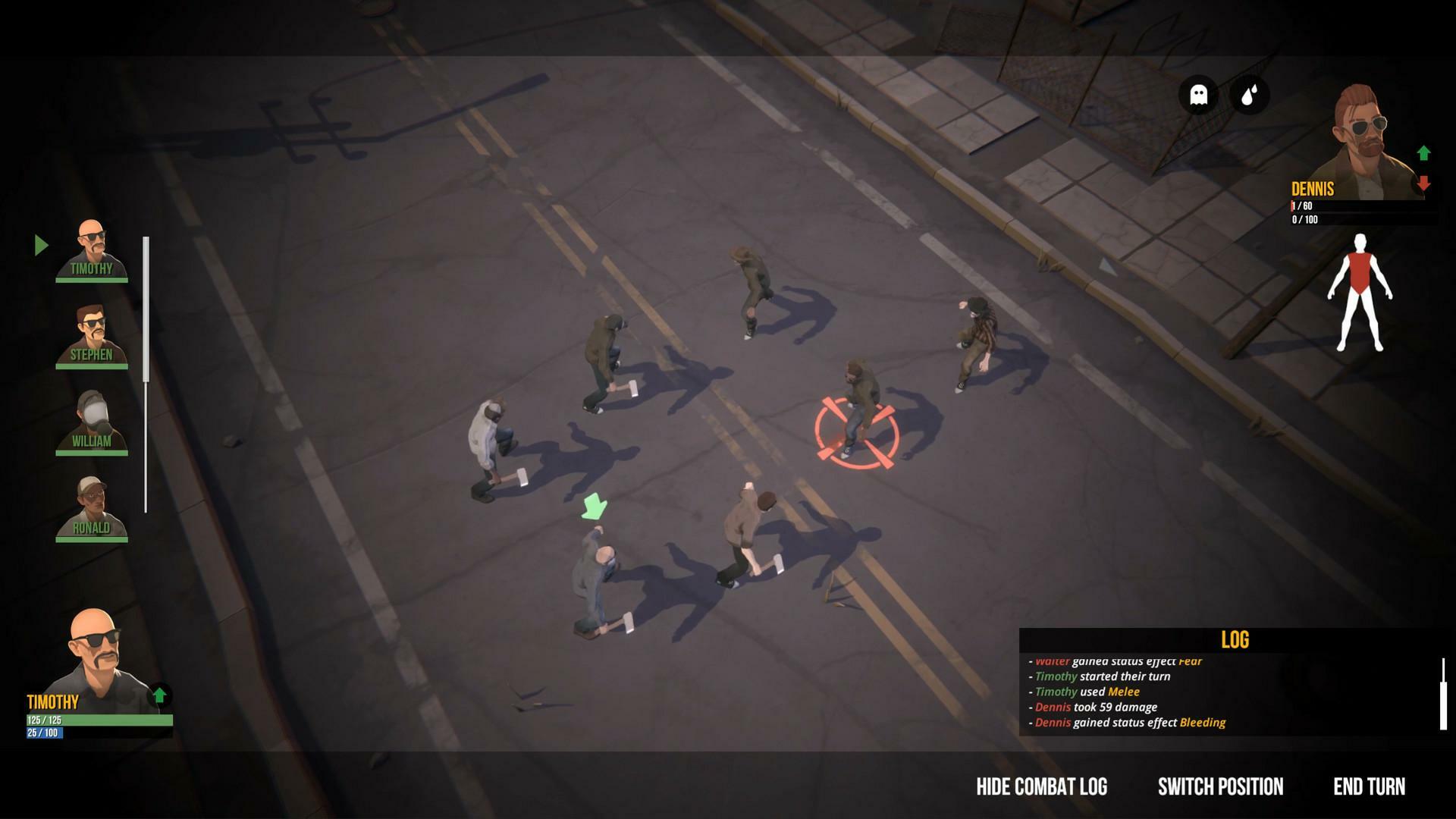Click the green up arrow next to Timothy's portrait
This screenshot has height=819, width=1456.
(159, 694)
